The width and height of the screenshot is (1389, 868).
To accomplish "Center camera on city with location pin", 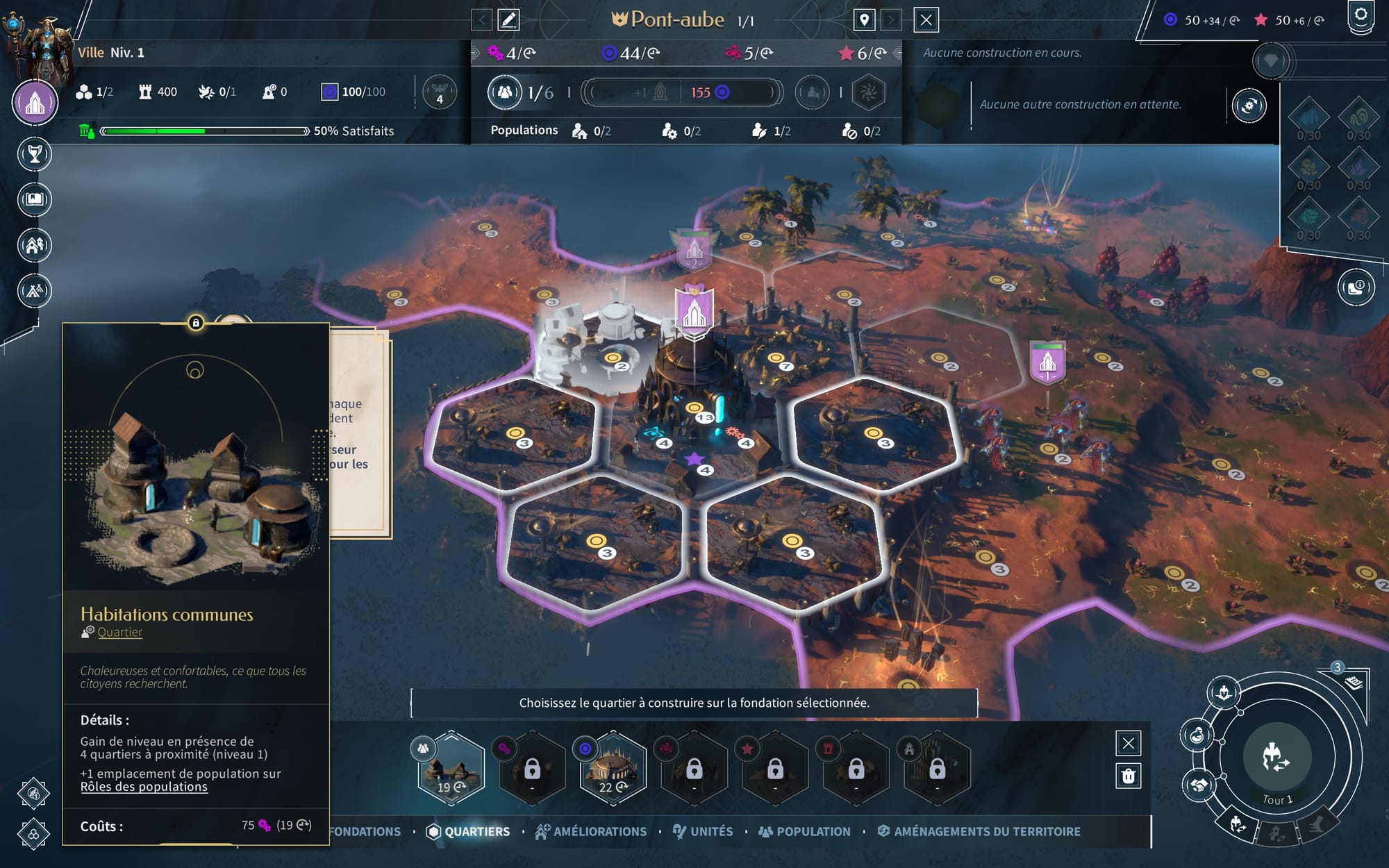I will [864, 20].
